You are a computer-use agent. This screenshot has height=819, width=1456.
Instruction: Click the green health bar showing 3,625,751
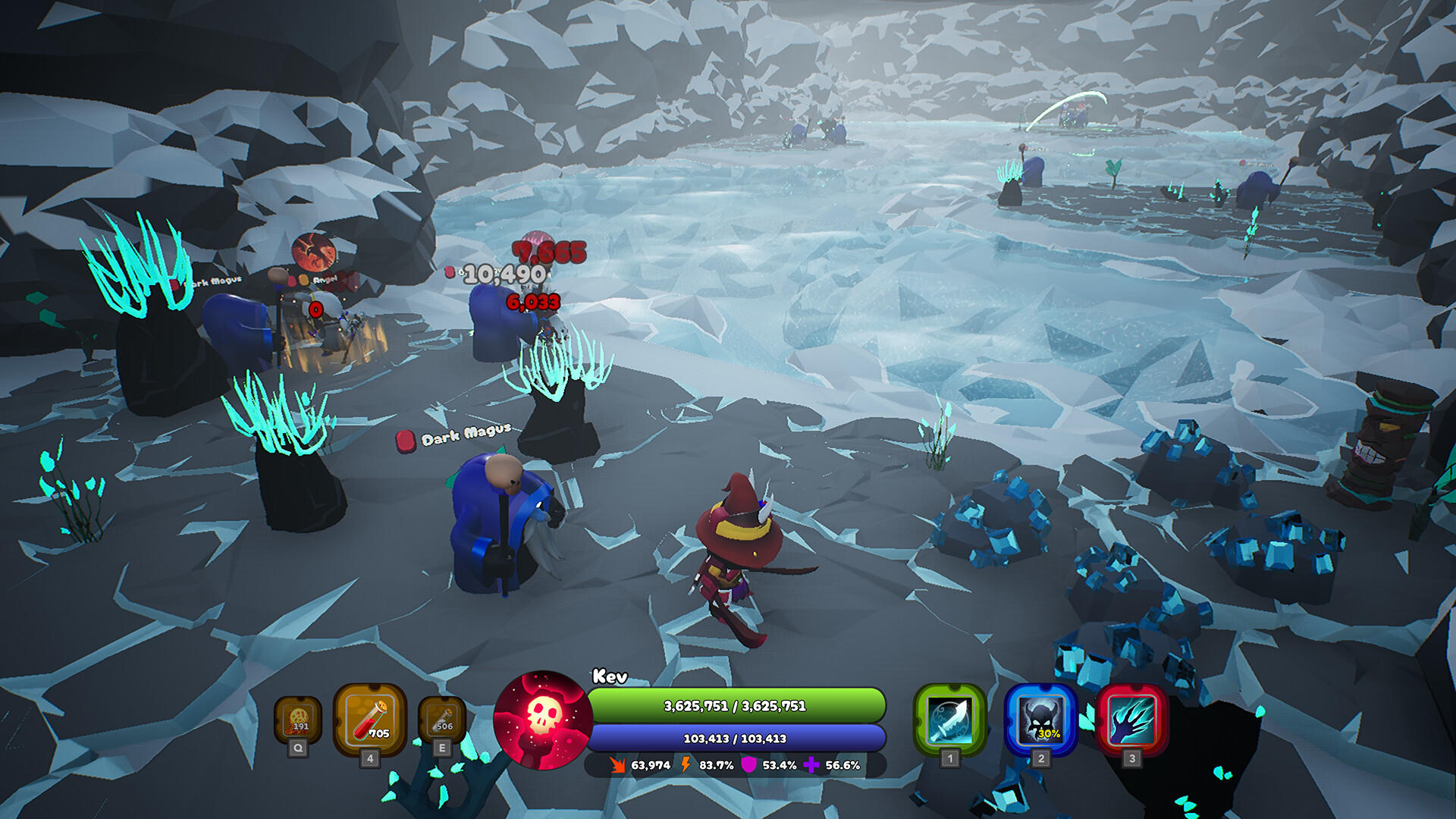click(x=736, y=704)
